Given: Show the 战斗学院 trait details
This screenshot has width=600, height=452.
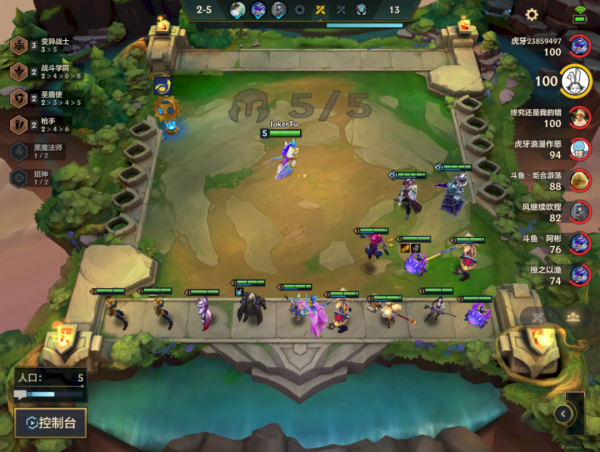Looking at the screenshot, I should pos(19,73).
